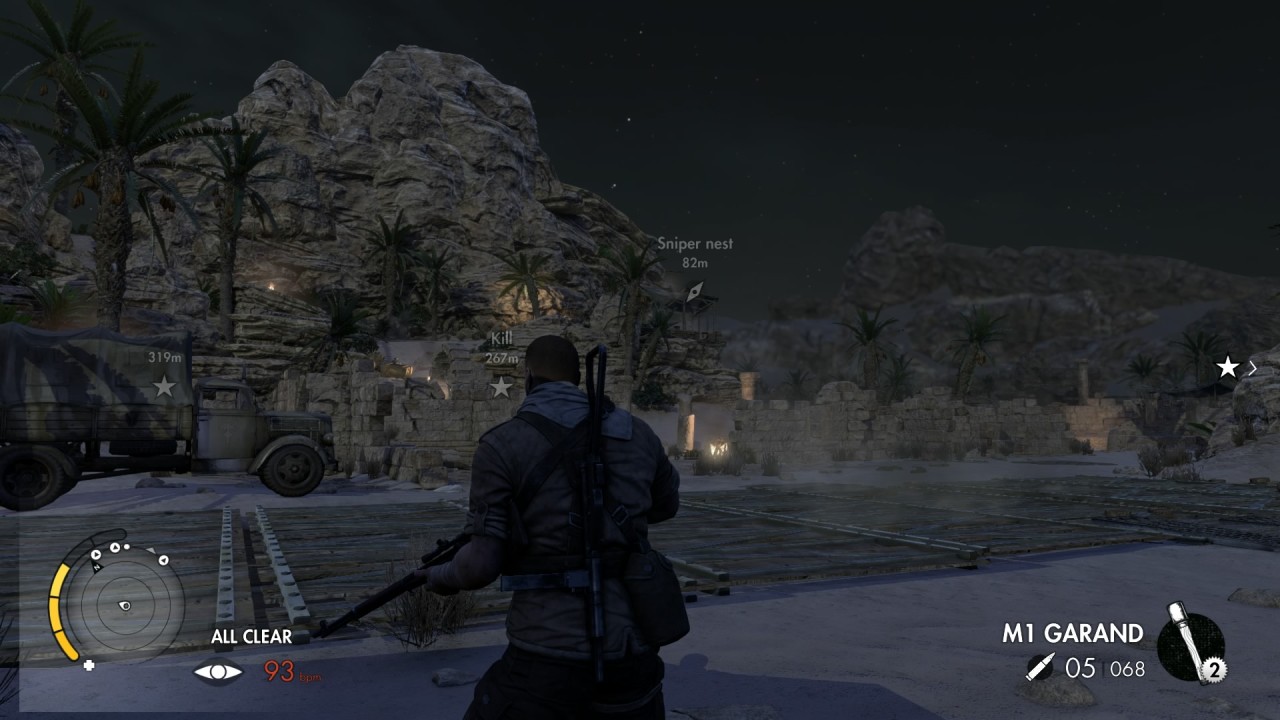1280x720 pixels.
Task: Select the 319m star objective marker
Action: pyautogui.click(x=163, y=385)
